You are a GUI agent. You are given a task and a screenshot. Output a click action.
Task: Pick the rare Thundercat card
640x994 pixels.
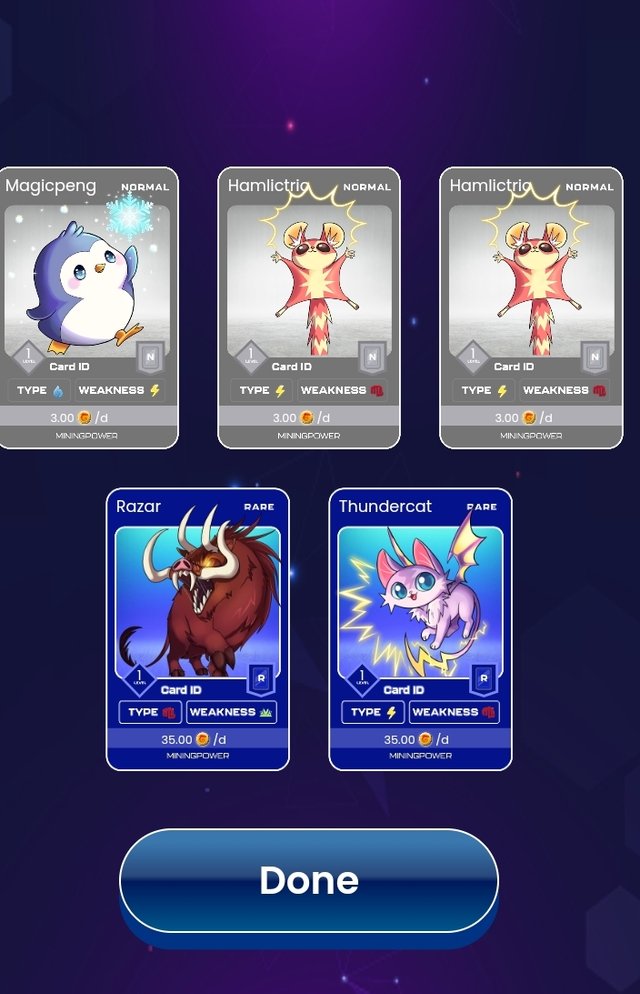[420, 629]
